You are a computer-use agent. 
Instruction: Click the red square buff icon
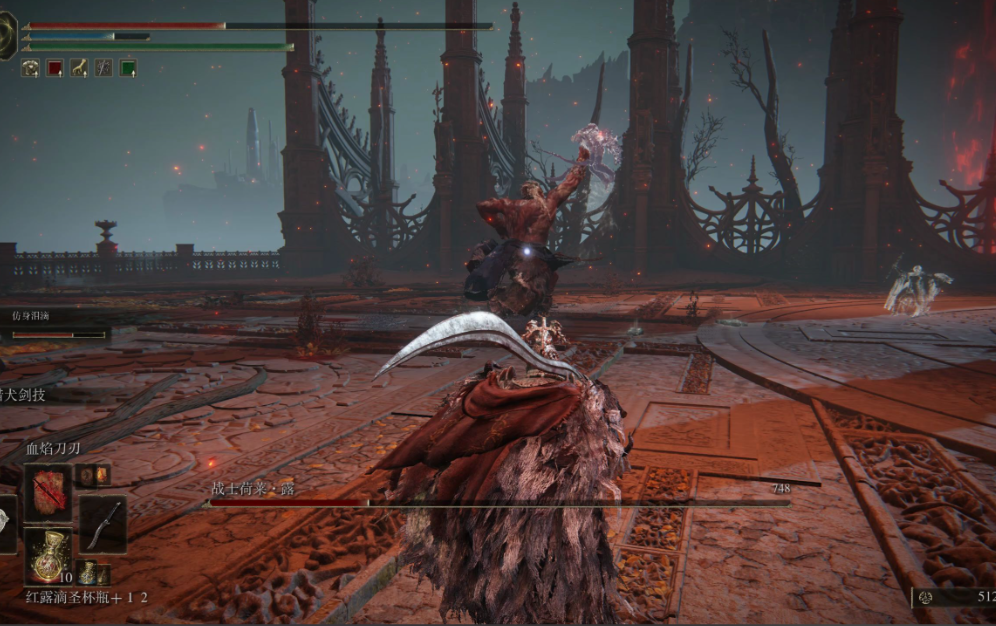(55, 68)
